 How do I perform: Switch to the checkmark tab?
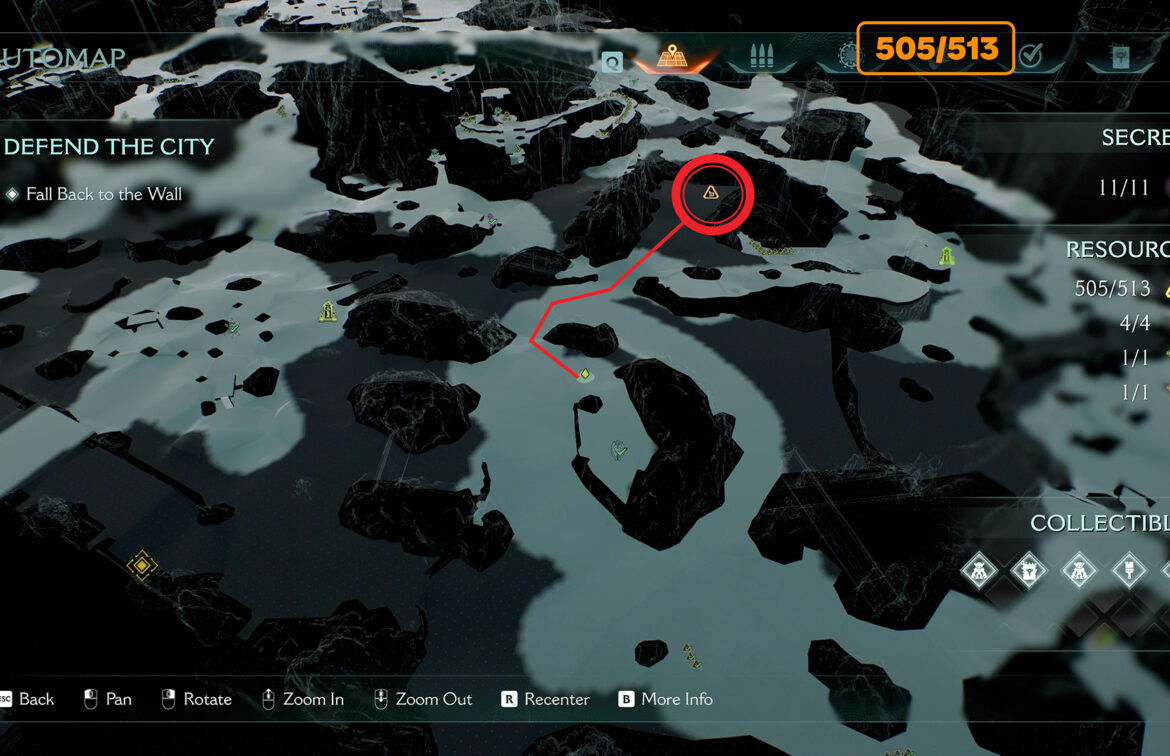[x=1030, y=56]
